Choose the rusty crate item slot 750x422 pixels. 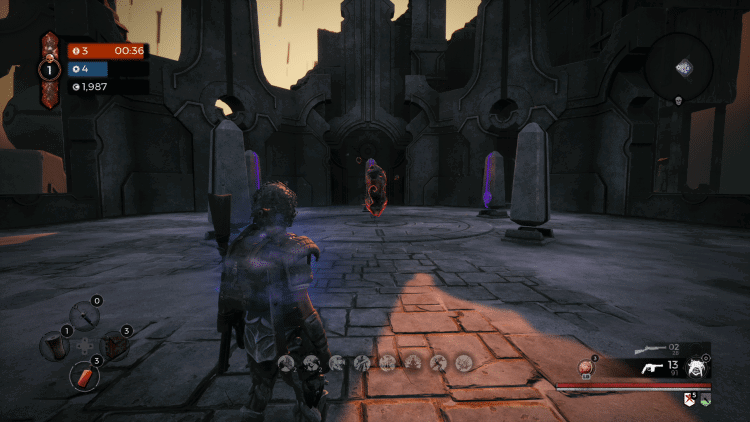[x=115, y=346]
